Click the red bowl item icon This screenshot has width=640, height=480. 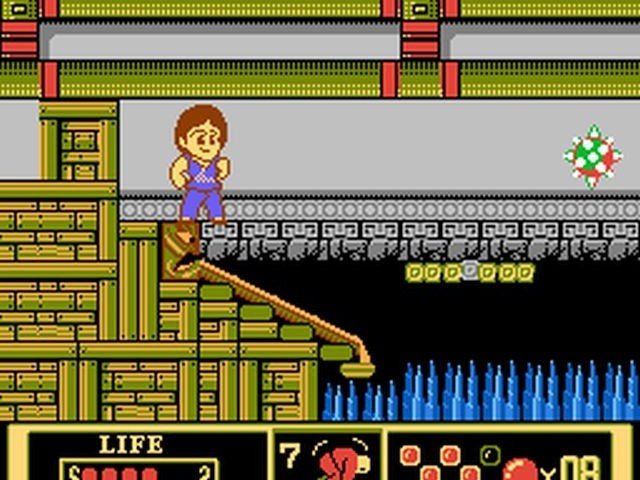(522, 468)
